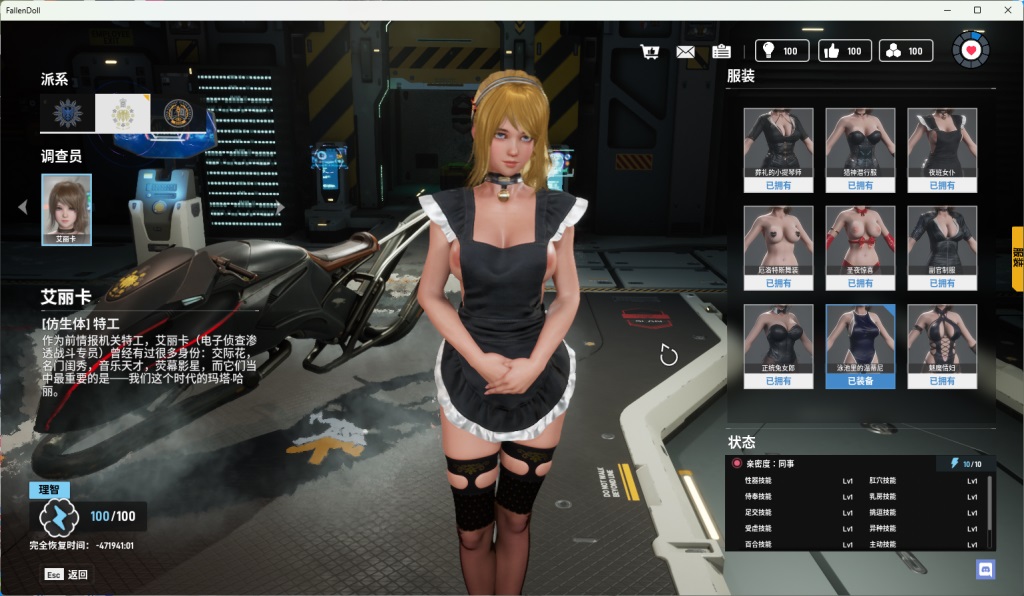
Task: Select the 圣夜惊喜 red ribbon outfit
Action: 860,248
